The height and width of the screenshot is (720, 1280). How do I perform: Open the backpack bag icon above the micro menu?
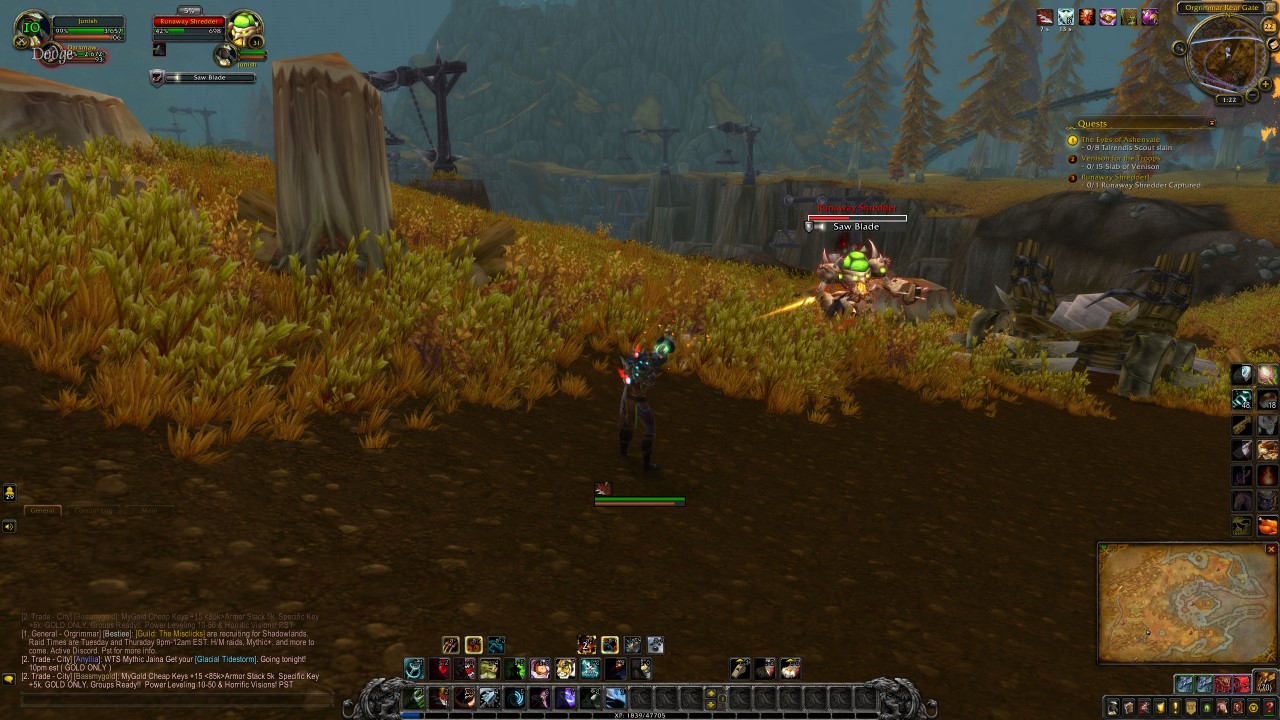[1264, 682]
